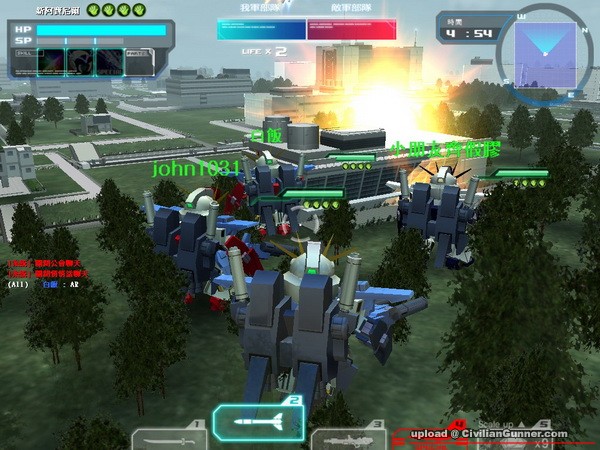This screenshot has width=600, height=450.
Task: Click the chat log text area
Action: 48,273
